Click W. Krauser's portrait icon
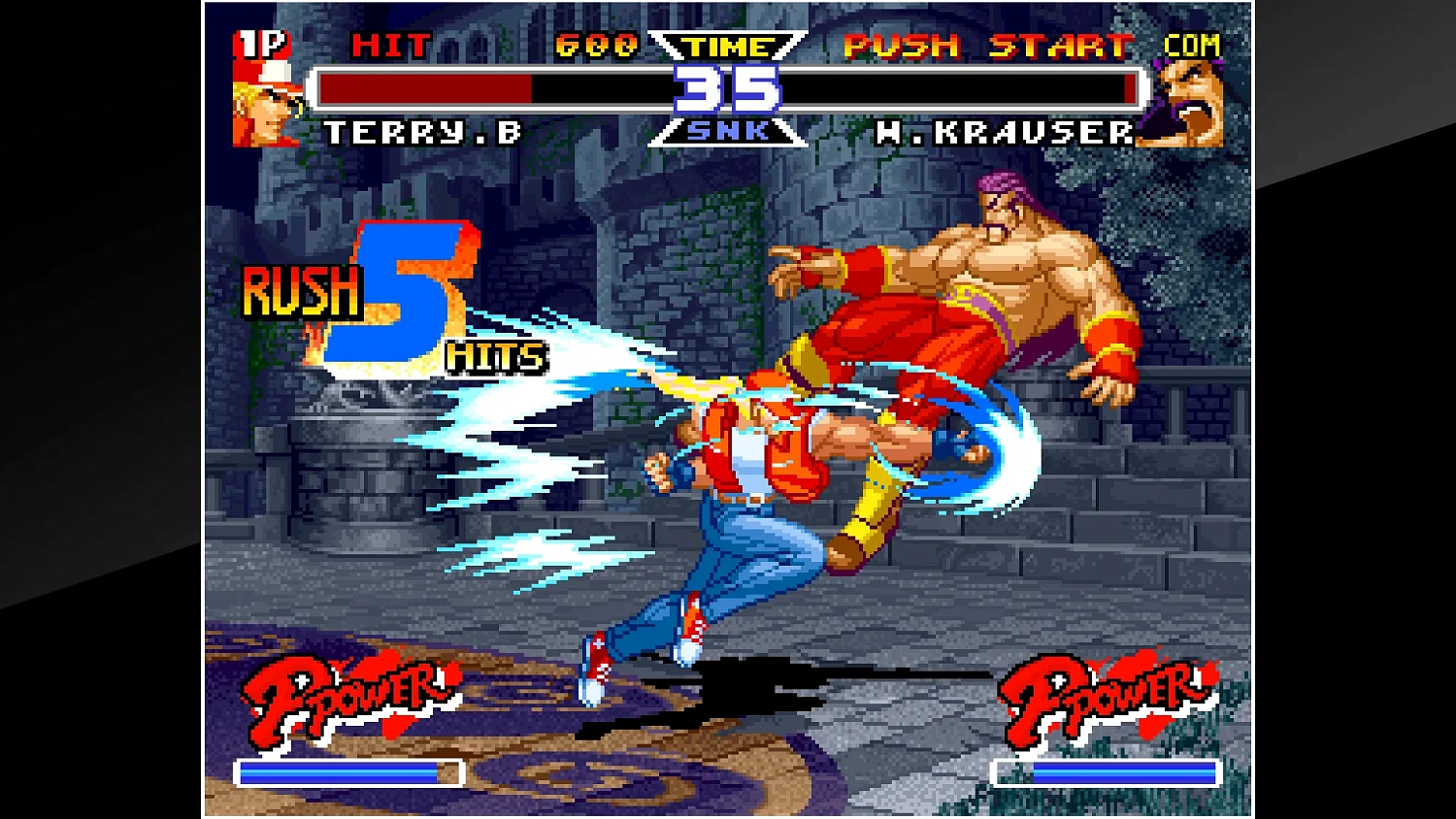Viewport: 1456px width, 819px height. tap(1190, 107)
